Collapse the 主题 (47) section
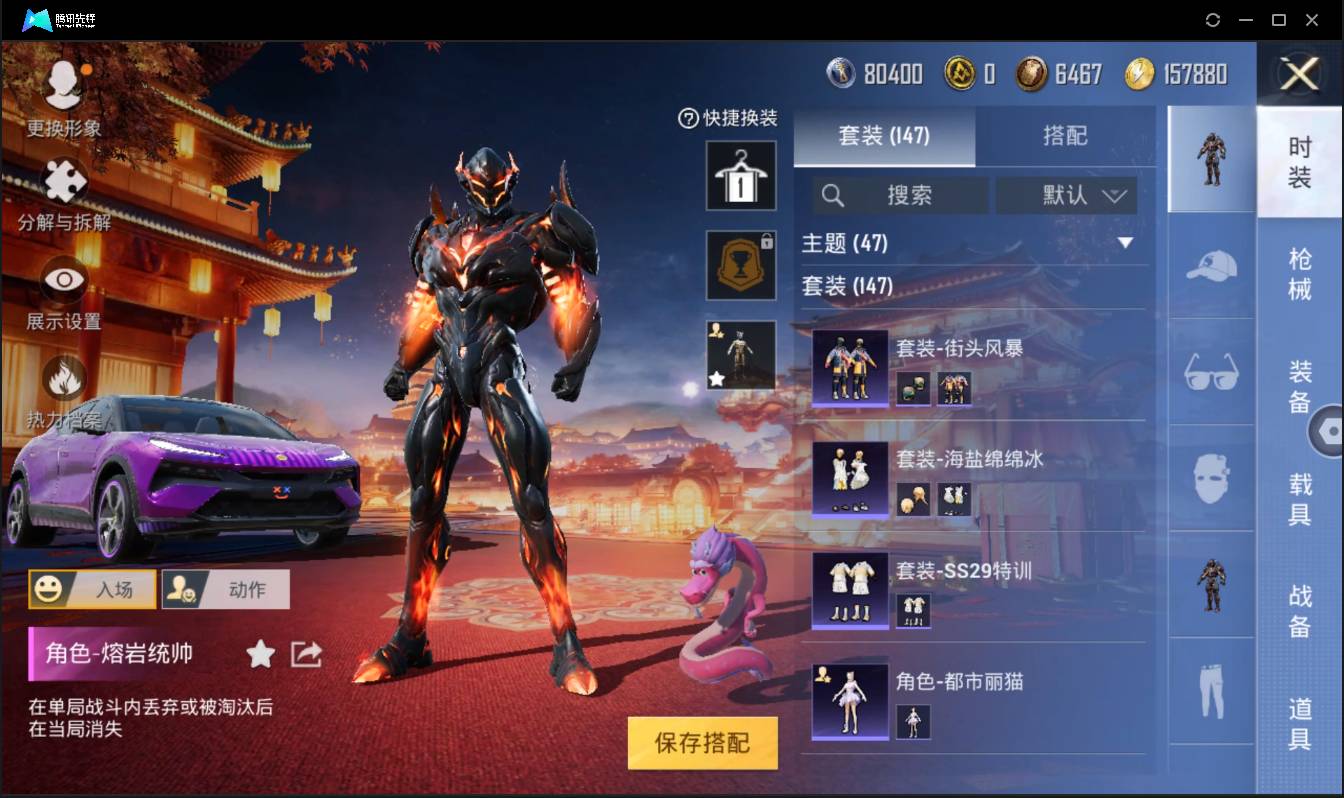The height and width of the screenshot is (798, 1344). [x=1128, y=242]
